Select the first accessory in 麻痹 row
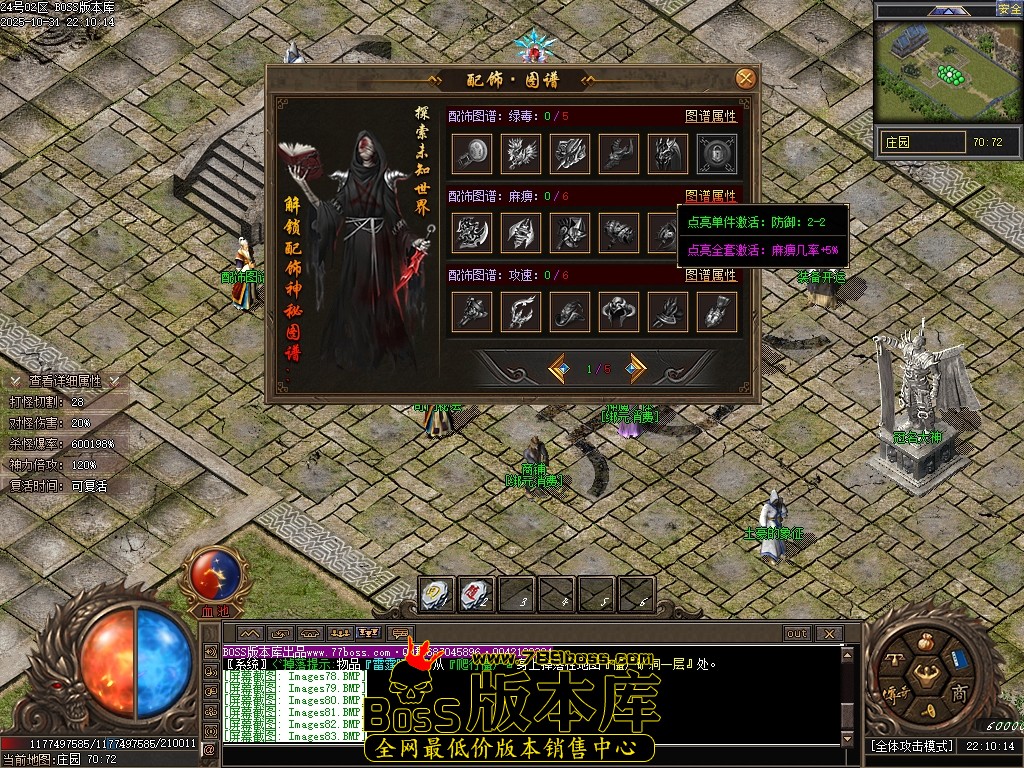Viewport: 1024px width, 768px height. click(x=472, y=232)
